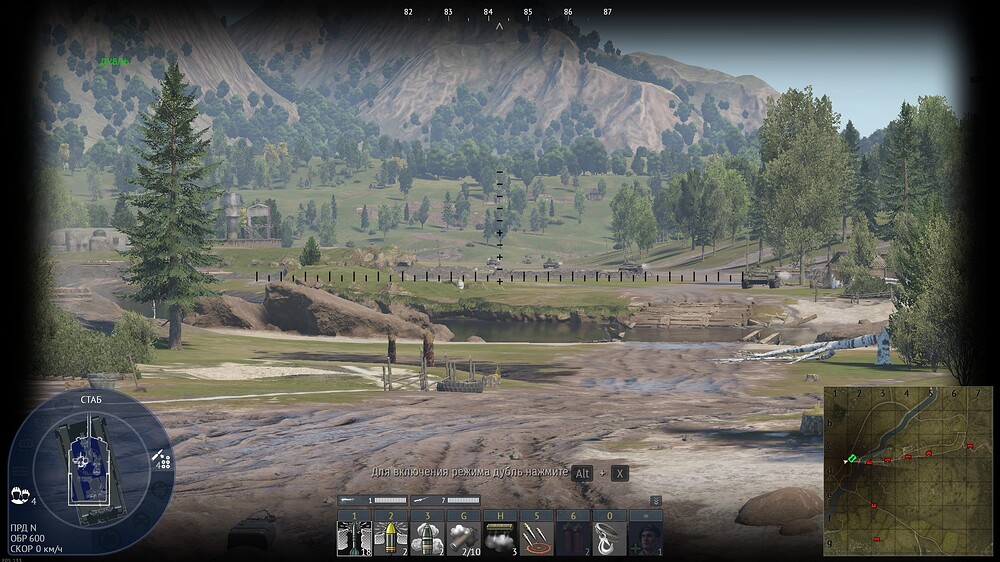Click the green player marker on the minimap

click(851, 459)
